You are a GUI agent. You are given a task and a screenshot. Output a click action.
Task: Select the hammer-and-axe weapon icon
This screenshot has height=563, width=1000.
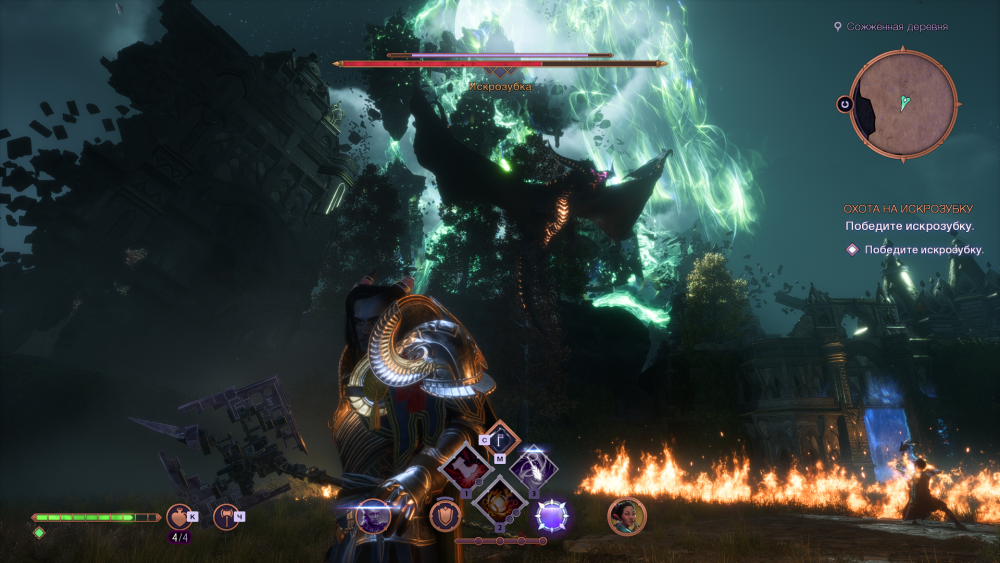226,516
